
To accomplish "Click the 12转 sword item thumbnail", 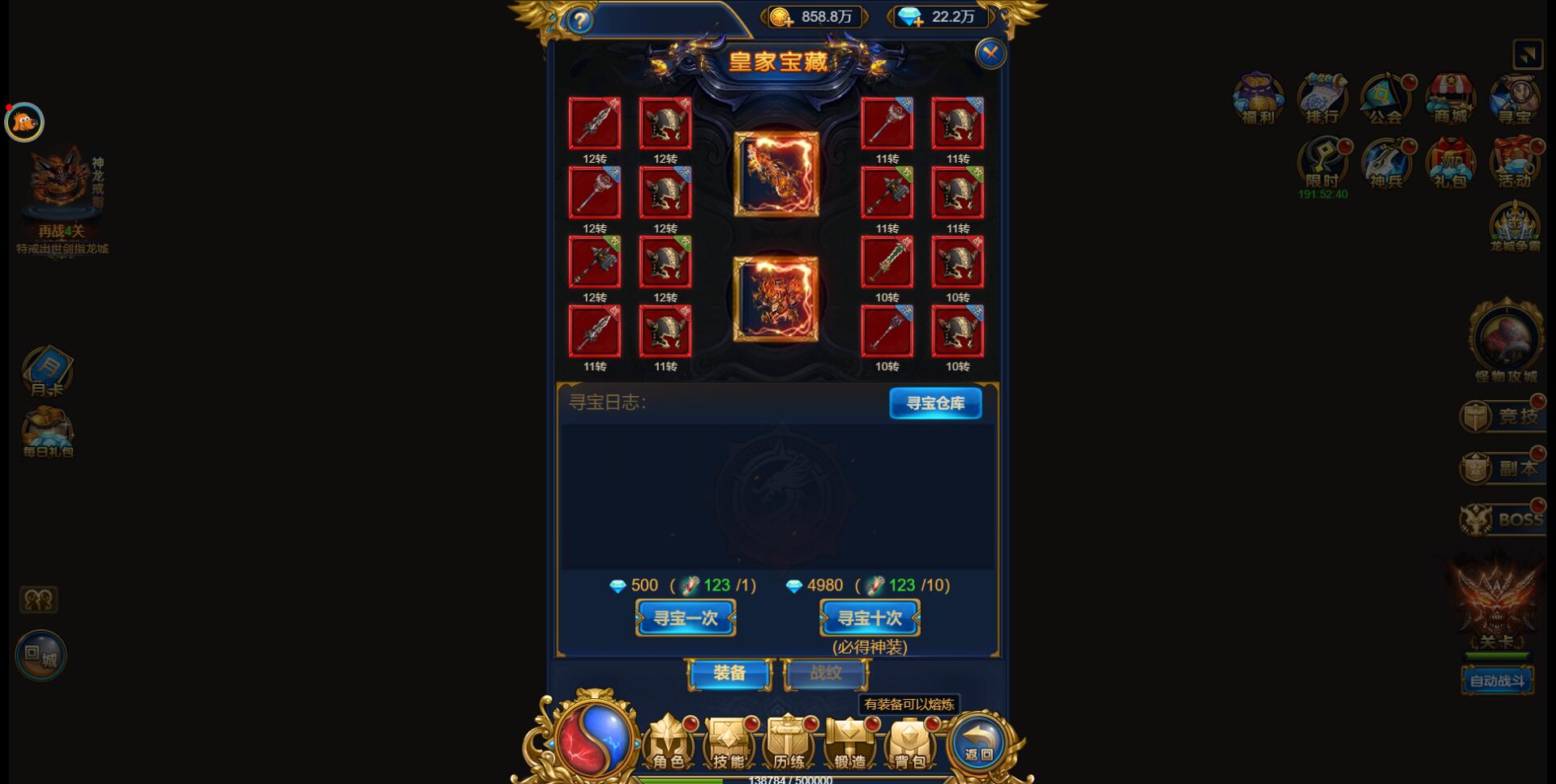I will pos(596,123).
